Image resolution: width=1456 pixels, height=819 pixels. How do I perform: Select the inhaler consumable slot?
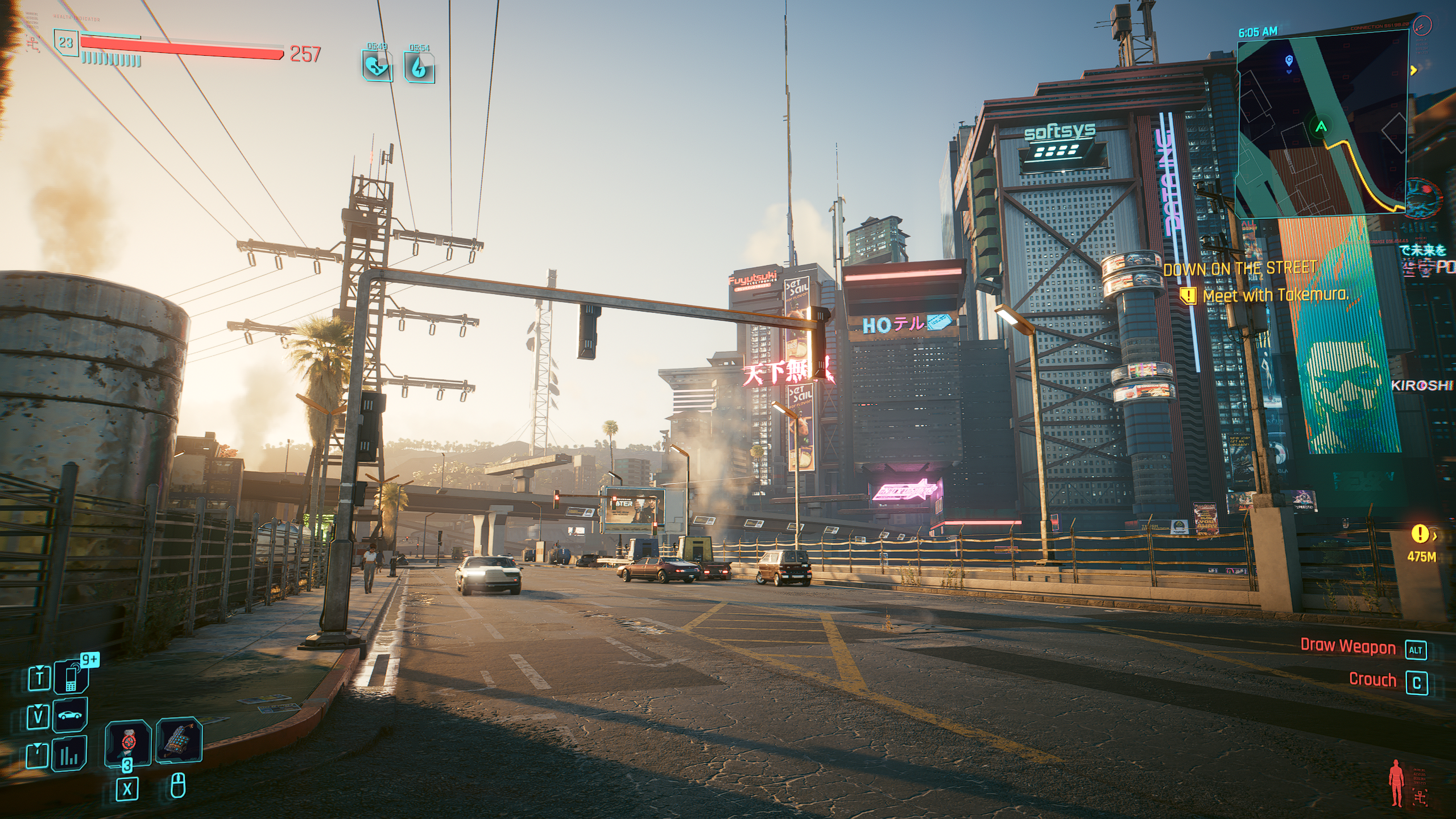coord(128,742)
